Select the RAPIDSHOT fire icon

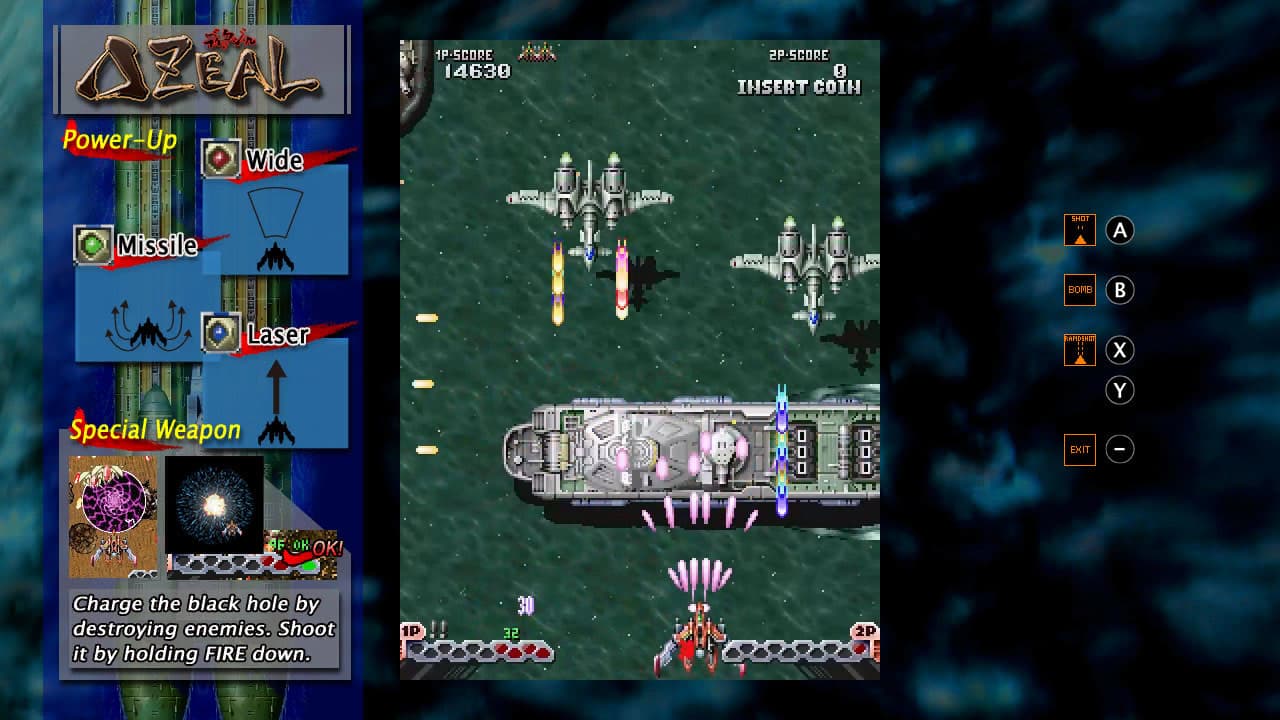pos(1080,350)
